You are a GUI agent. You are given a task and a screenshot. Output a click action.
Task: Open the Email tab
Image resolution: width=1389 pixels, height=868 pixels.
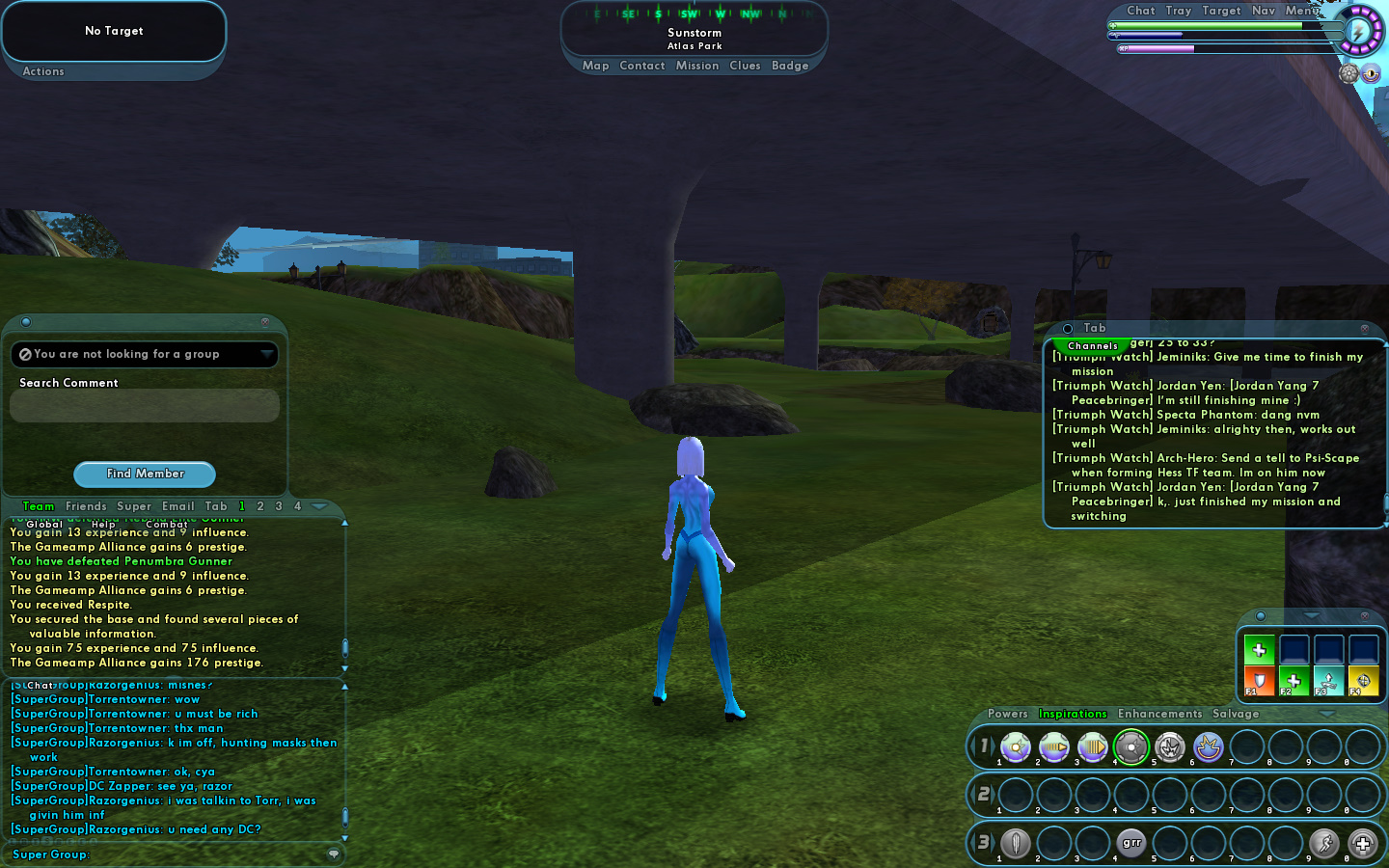point(178,506)
